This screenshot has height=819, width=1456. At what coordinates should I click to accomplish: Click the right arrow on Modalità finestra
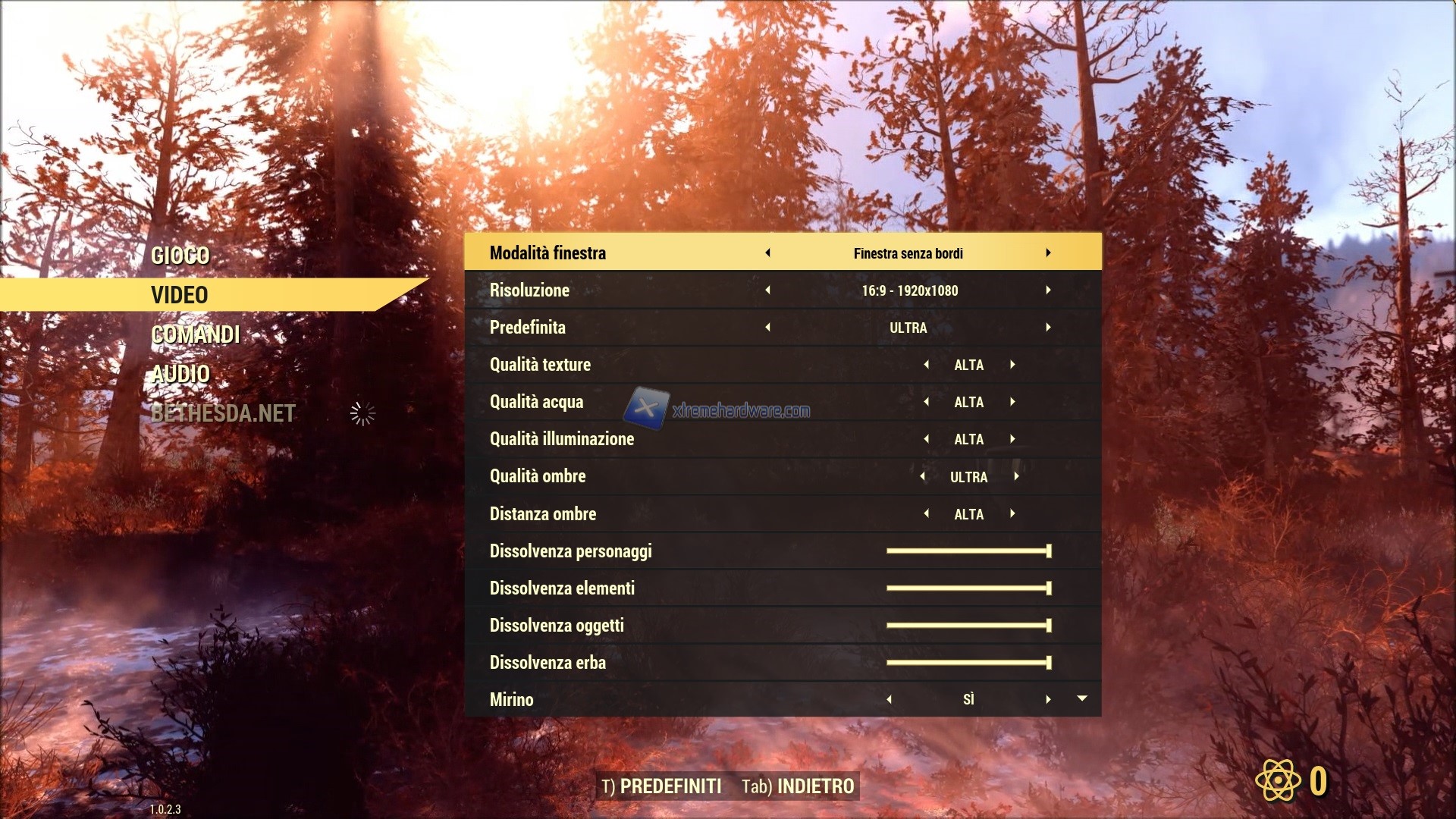1050,253
